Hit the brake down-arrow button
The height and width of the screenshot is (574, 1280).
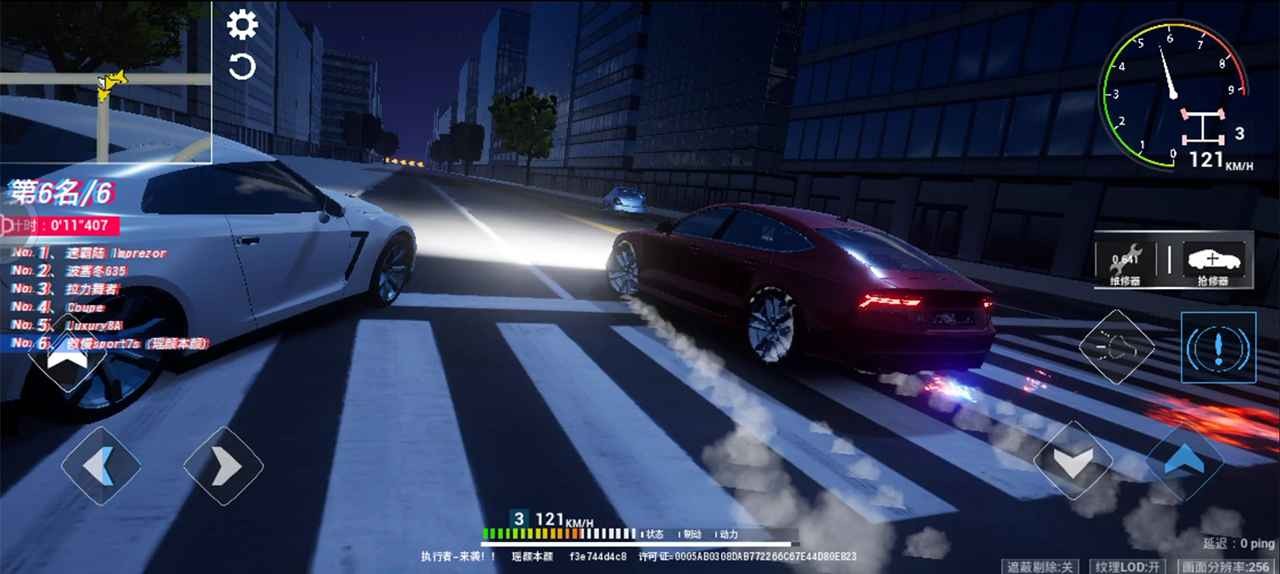[1073, 460]
